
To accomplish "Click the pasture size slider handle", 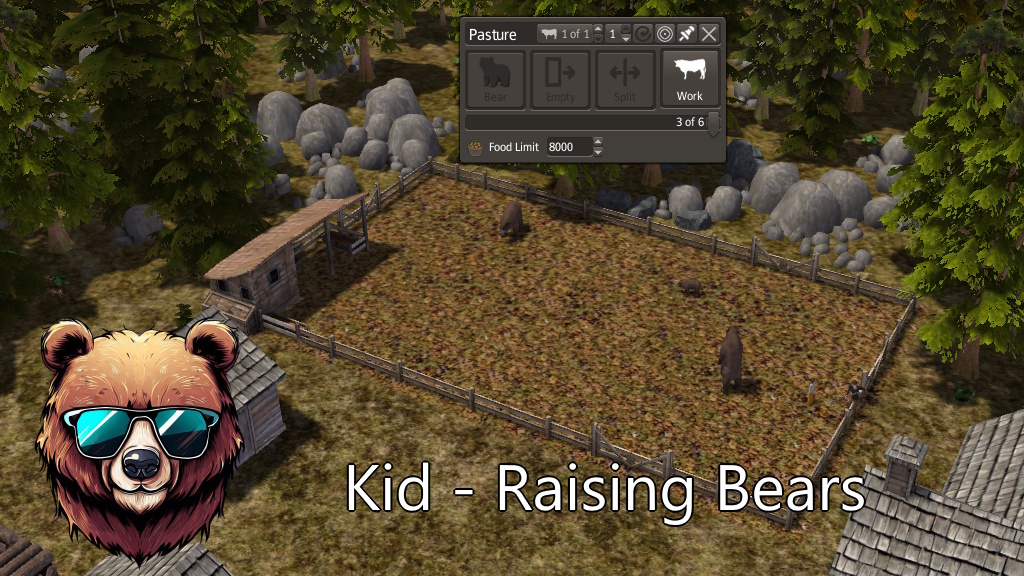I will tap(713, 122).
